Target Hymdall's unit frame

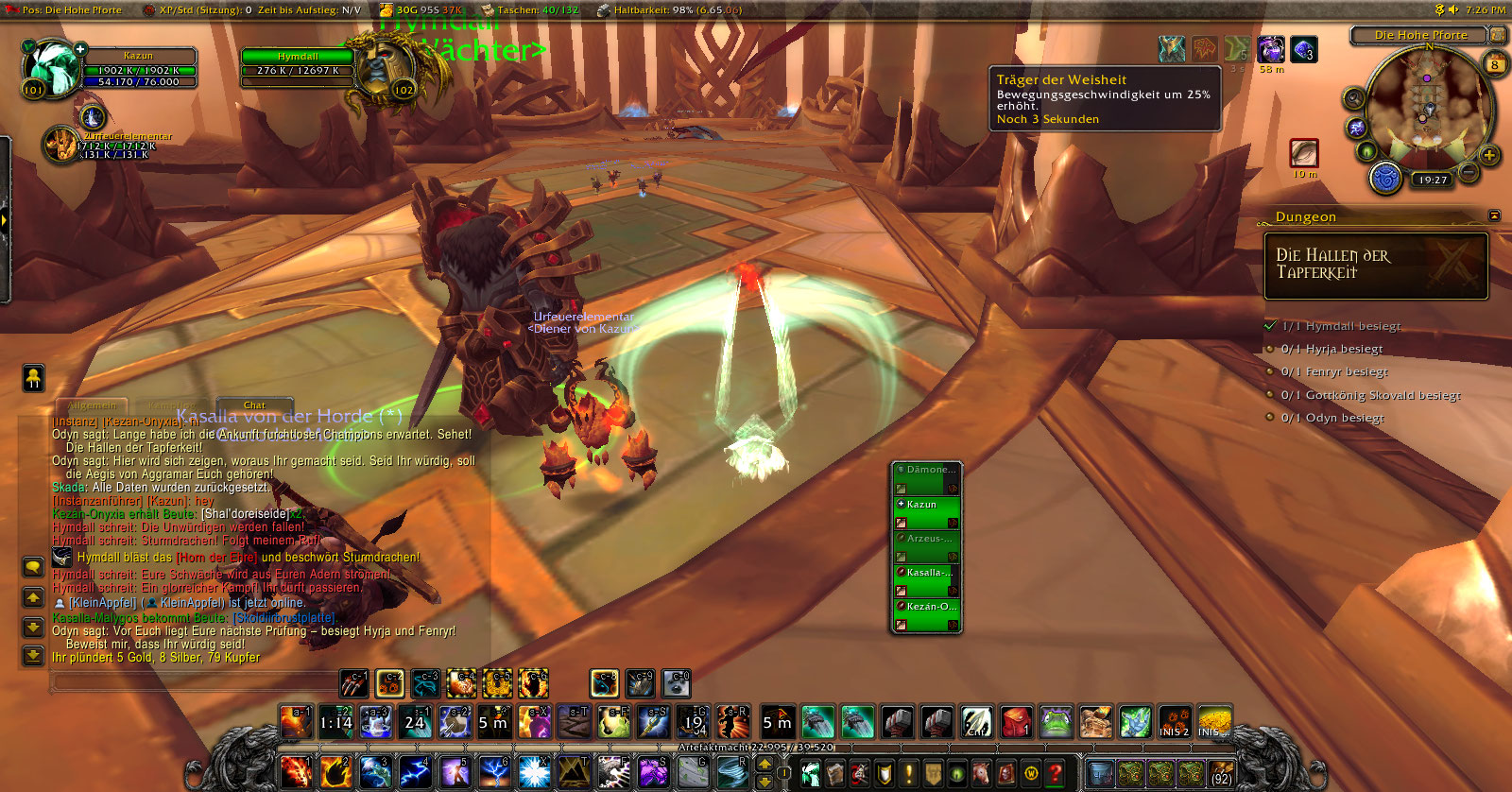[x=298, y=64]
